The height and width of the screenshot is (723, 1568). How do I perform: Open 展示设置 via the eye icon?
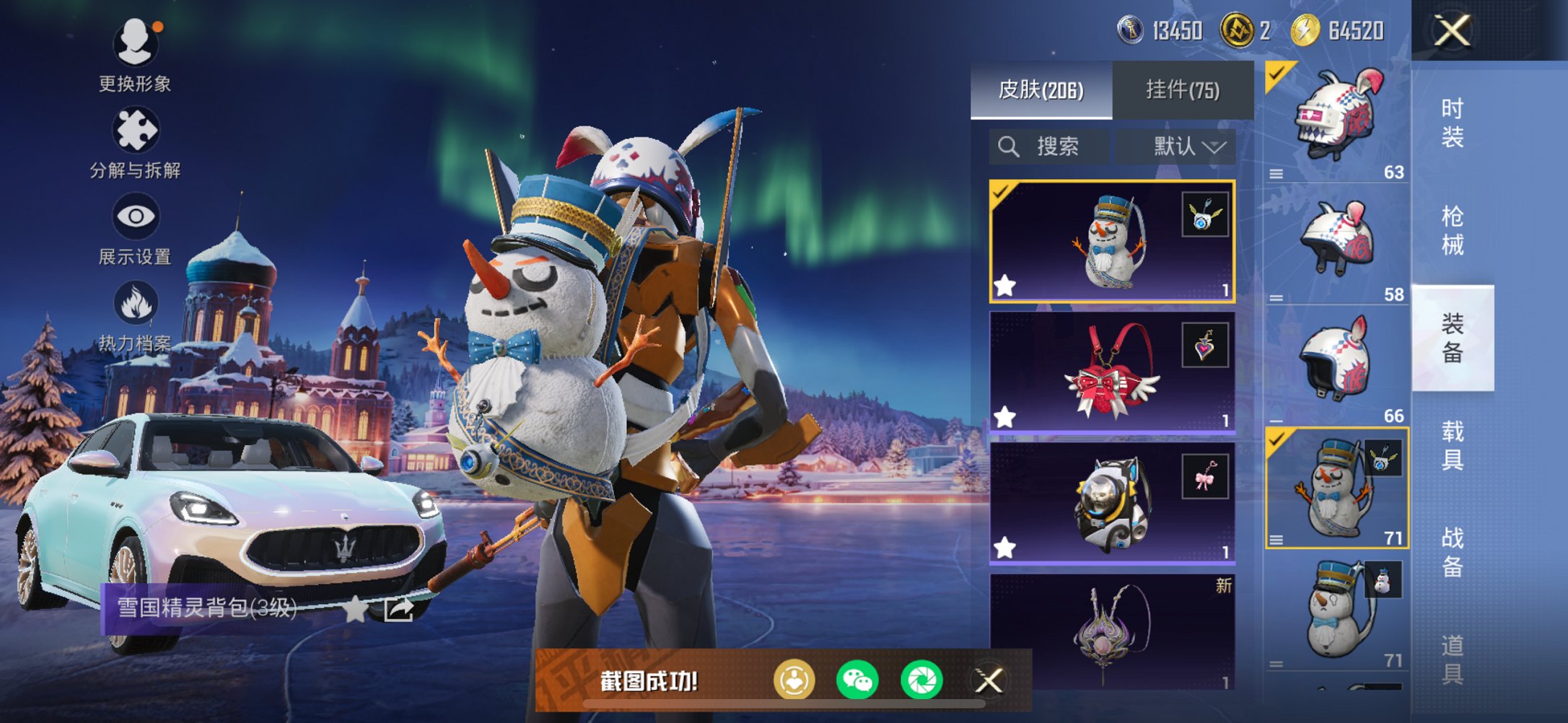(x=136, y=216)
